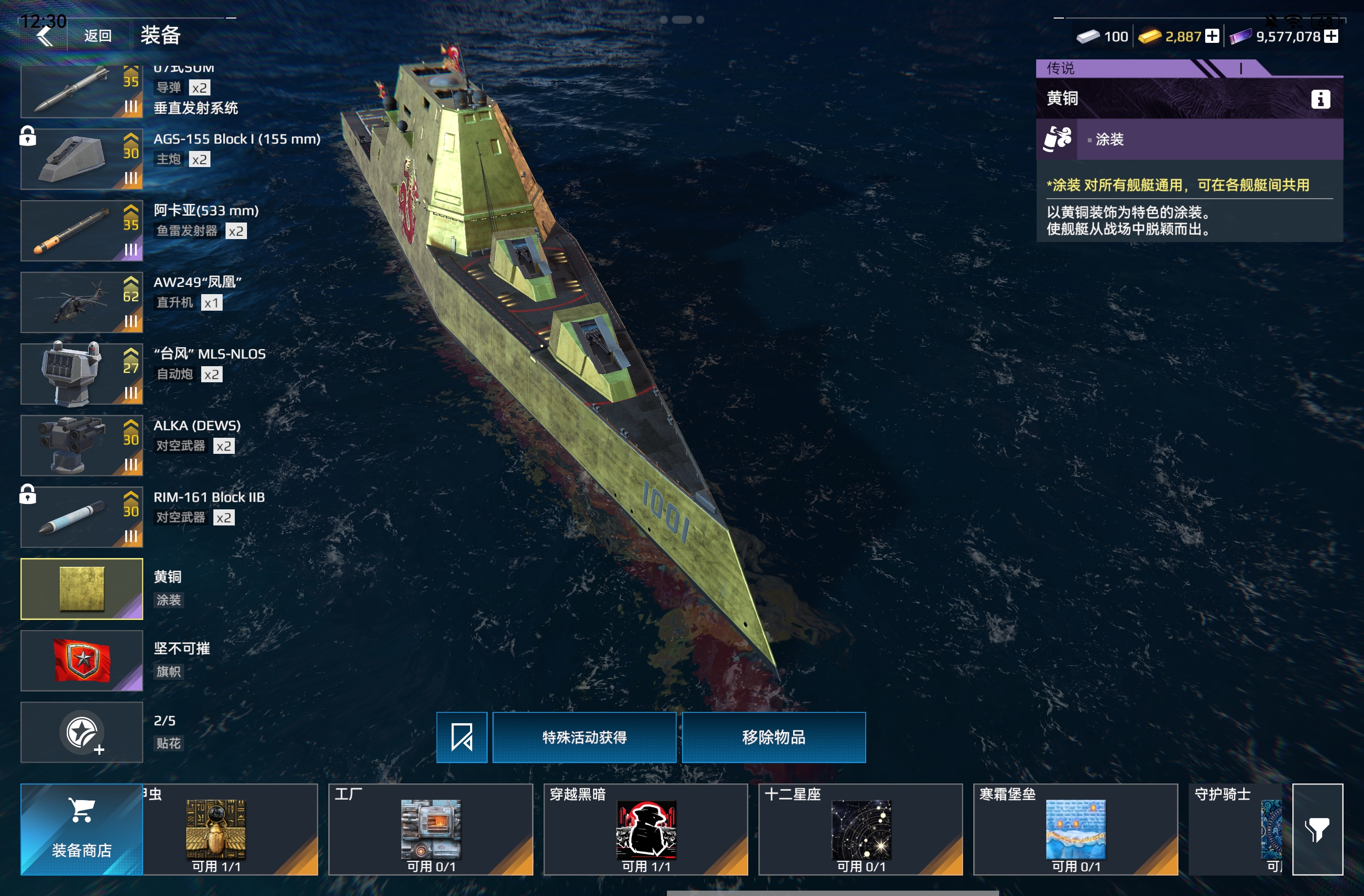The width and height of the screenshot is (1364, 896).
Task: Select the AGS-155 Block I main gun slot
Action: [81, 159]
